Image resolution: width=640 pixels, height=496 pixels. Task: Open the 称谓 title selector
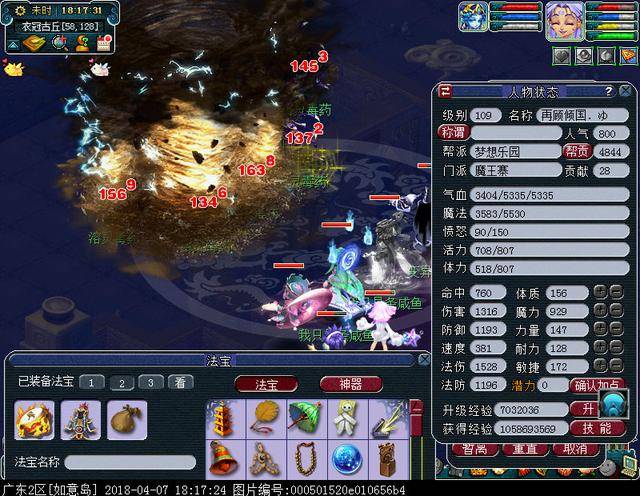(454, 132)
